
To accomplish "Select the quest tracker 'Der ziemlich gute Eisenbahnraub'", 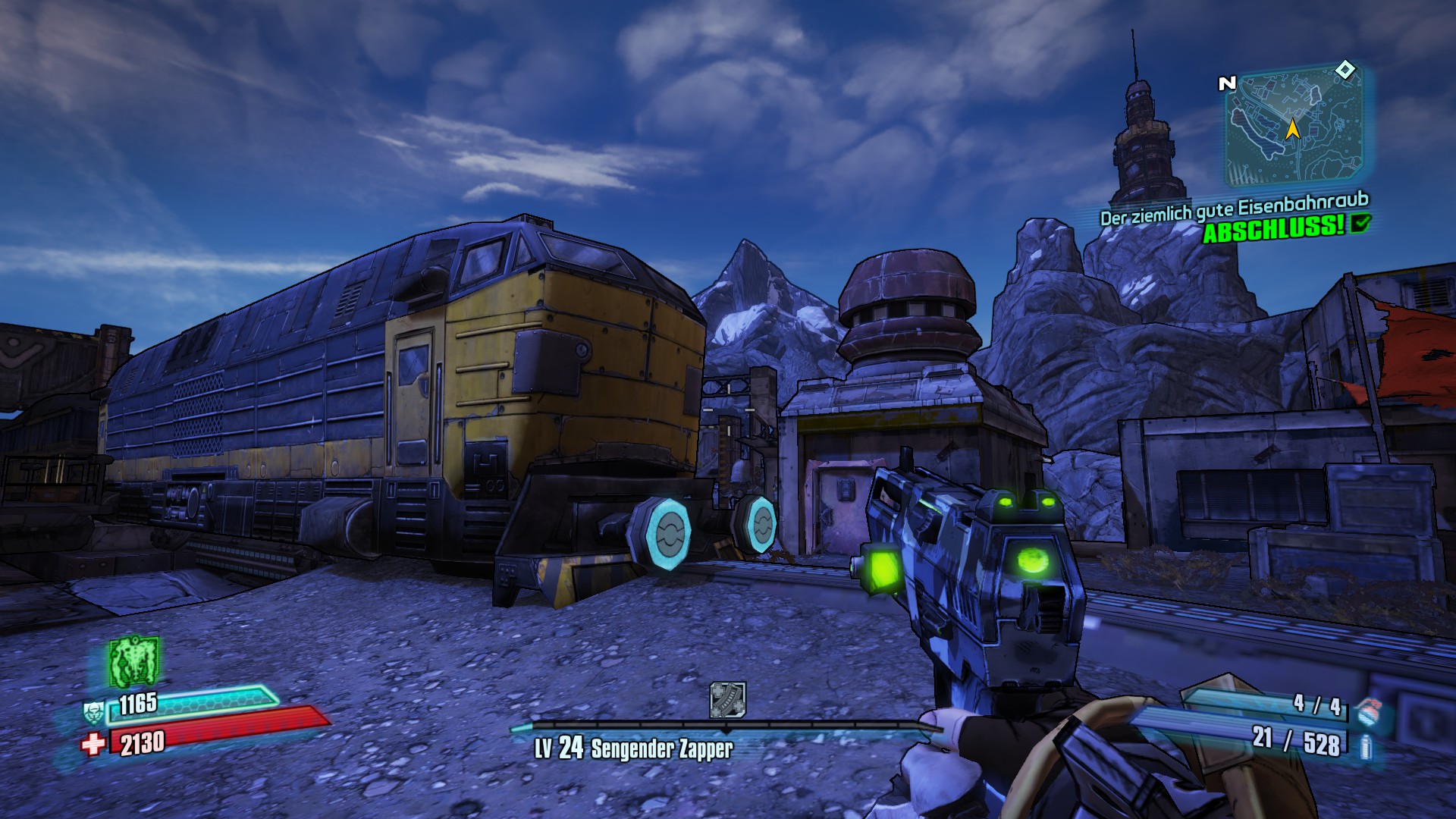I will 1234,209.
